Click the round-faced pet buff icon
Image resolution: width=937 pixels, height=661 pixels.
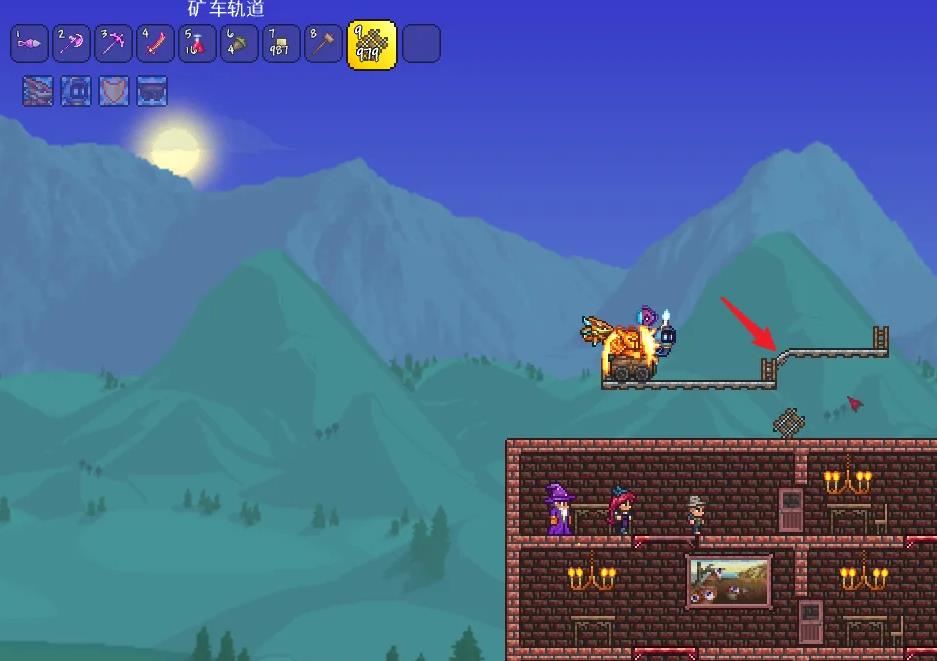click(76, 91)
